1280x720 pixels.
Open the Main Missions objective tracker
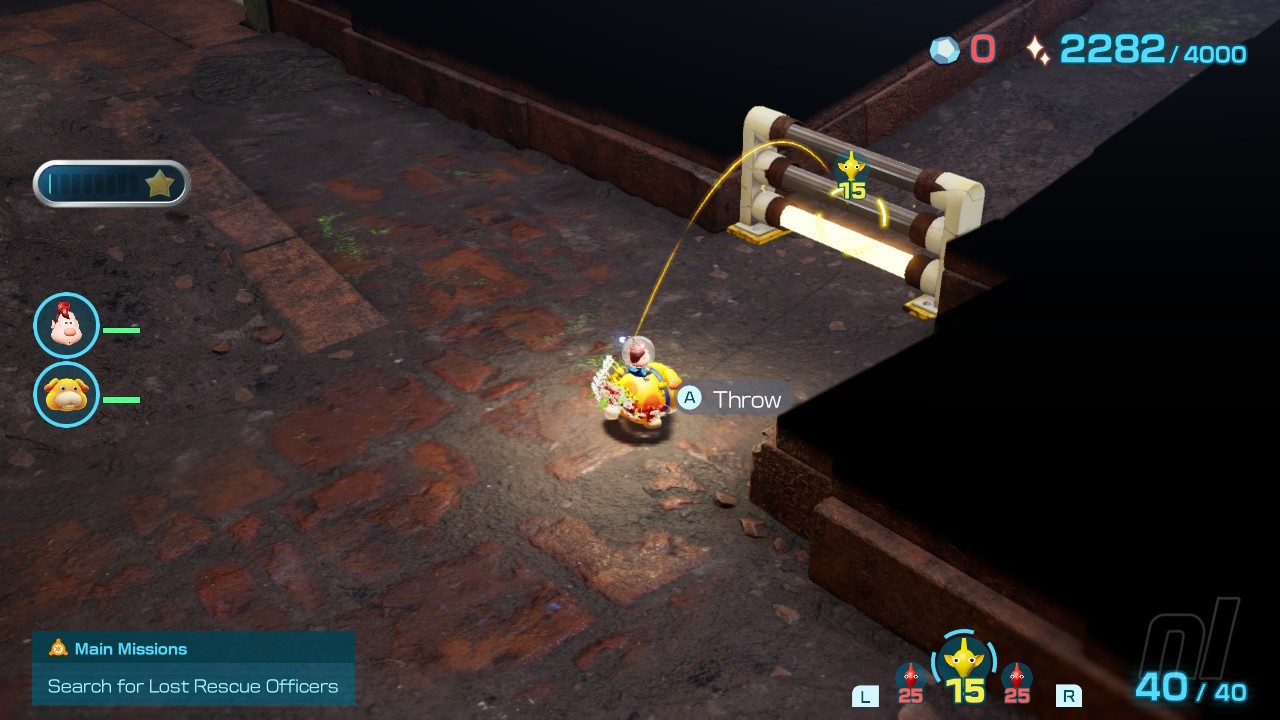tap(193, 667)
